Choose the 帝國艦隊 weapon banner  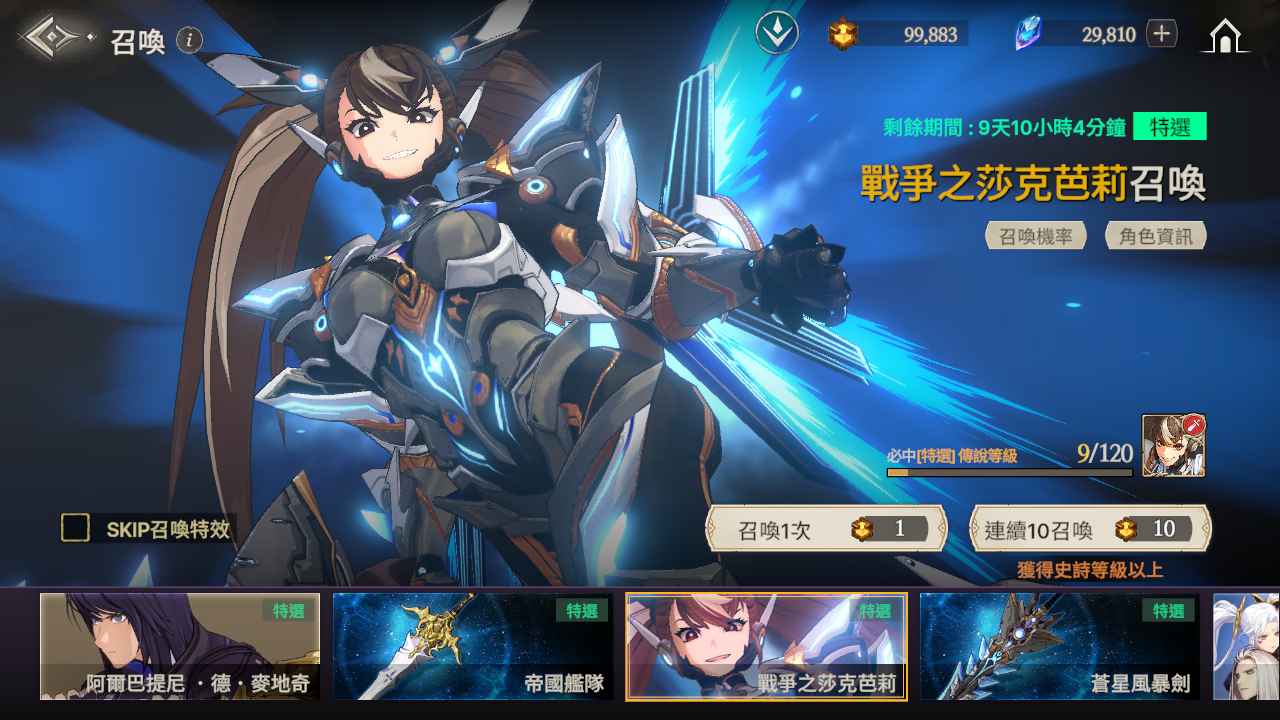(473, 646)
